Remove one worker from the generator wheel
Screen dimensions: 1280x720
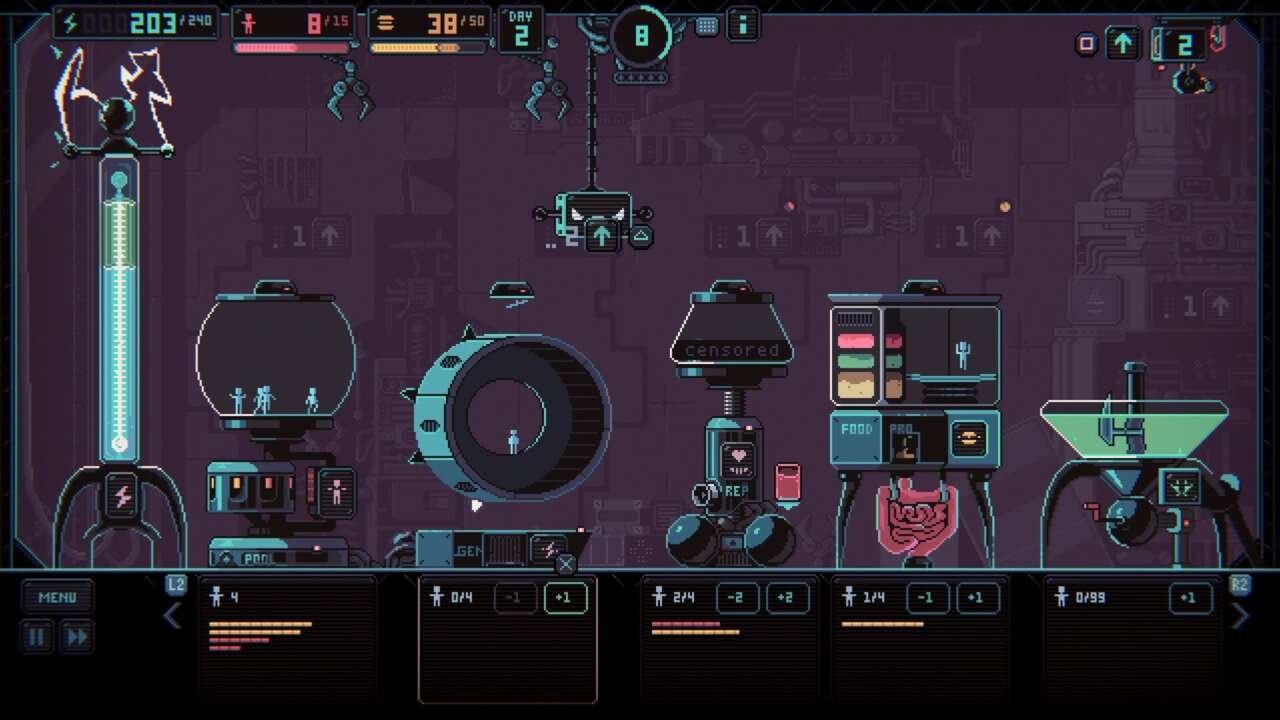click(x=514, y=598)
